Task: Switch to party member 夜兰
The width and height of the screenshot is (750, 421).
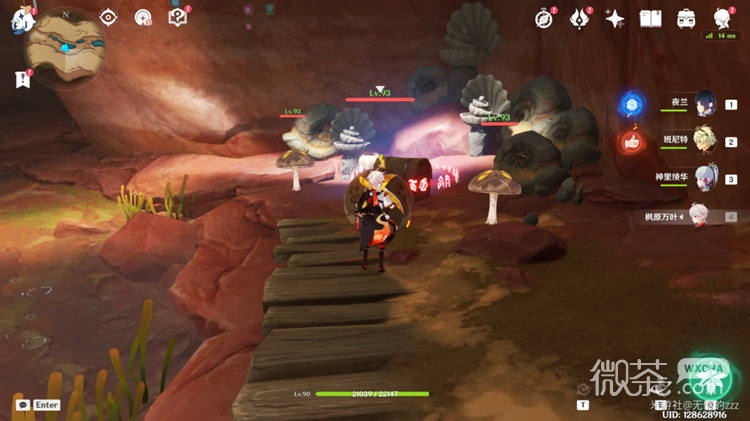Action: [707, 104]
